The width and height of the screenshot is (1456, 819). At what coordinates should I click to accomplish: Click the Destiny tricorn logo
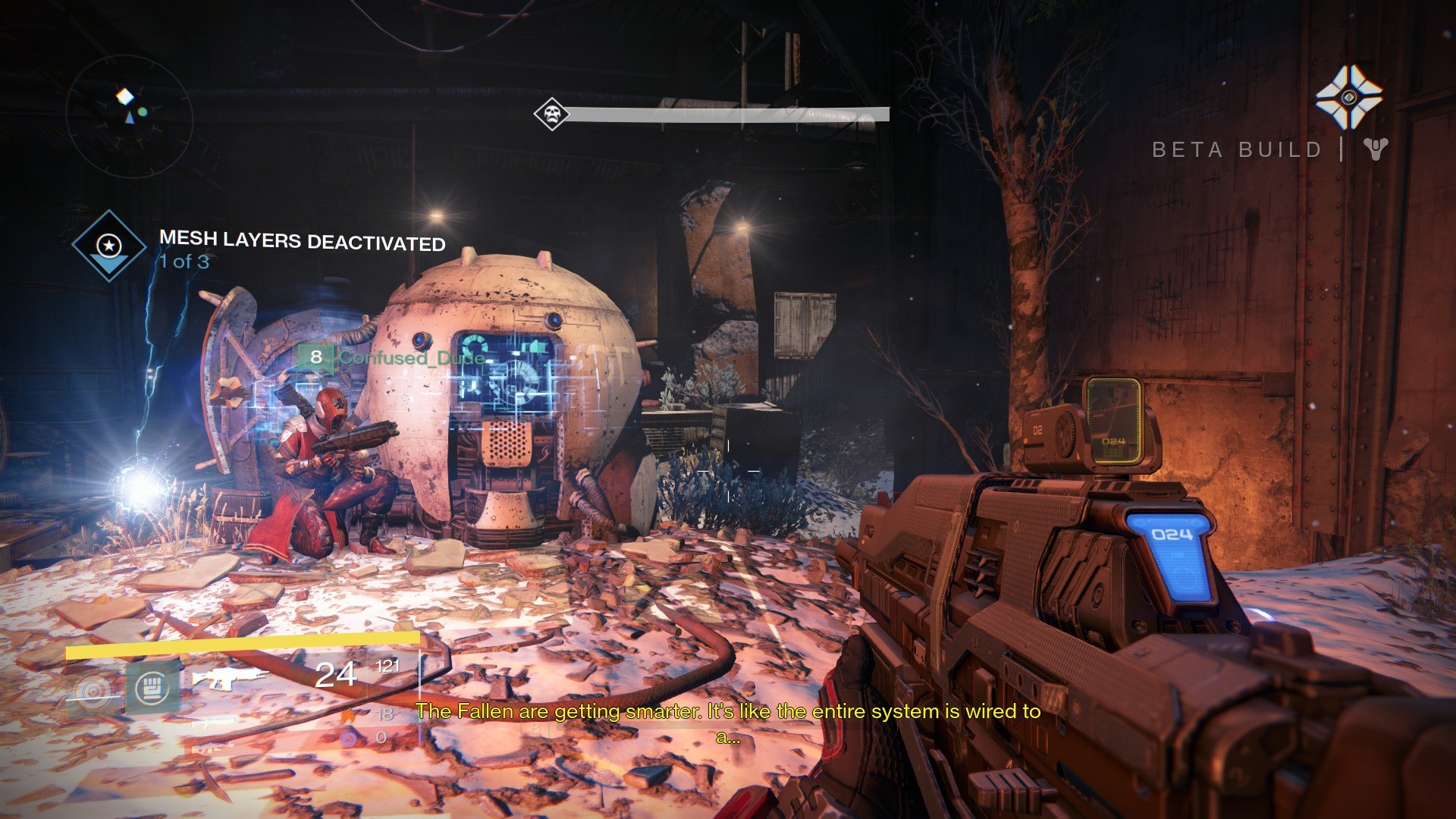1375,149
